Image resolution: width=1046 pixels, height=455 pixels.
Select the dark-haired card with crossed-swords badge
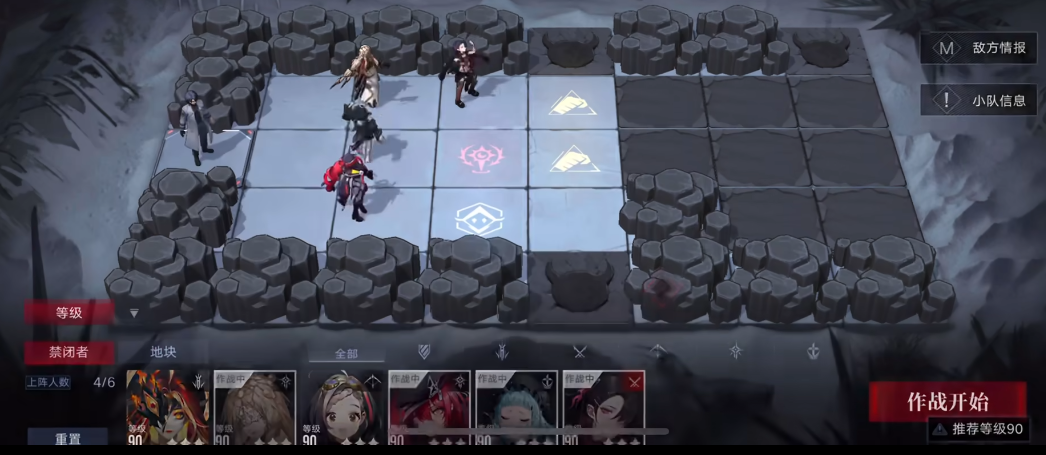pyautogui.click(x=603, y=408)
